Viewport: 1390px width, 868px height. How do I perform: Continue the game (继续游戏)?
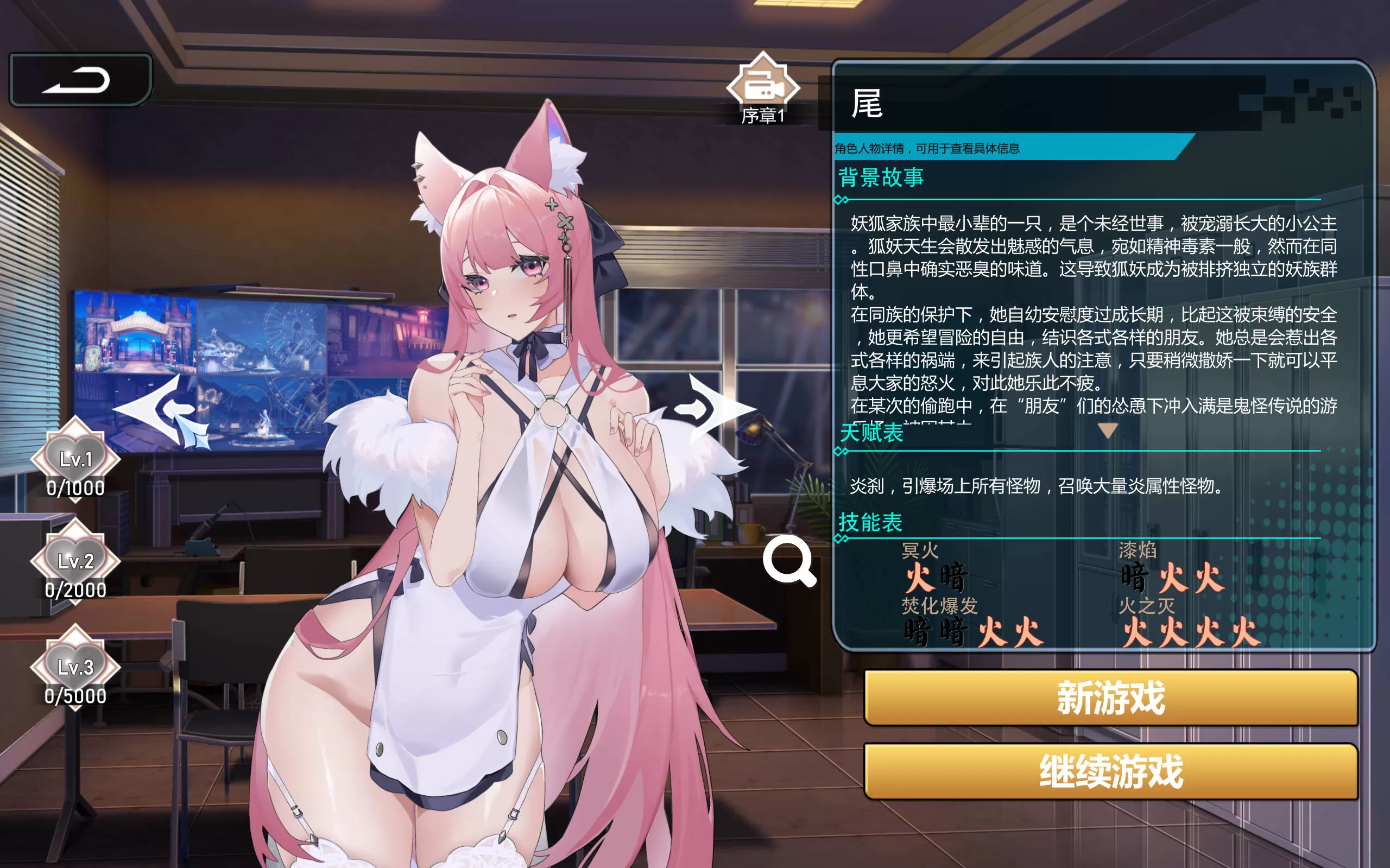point(1110,771)
